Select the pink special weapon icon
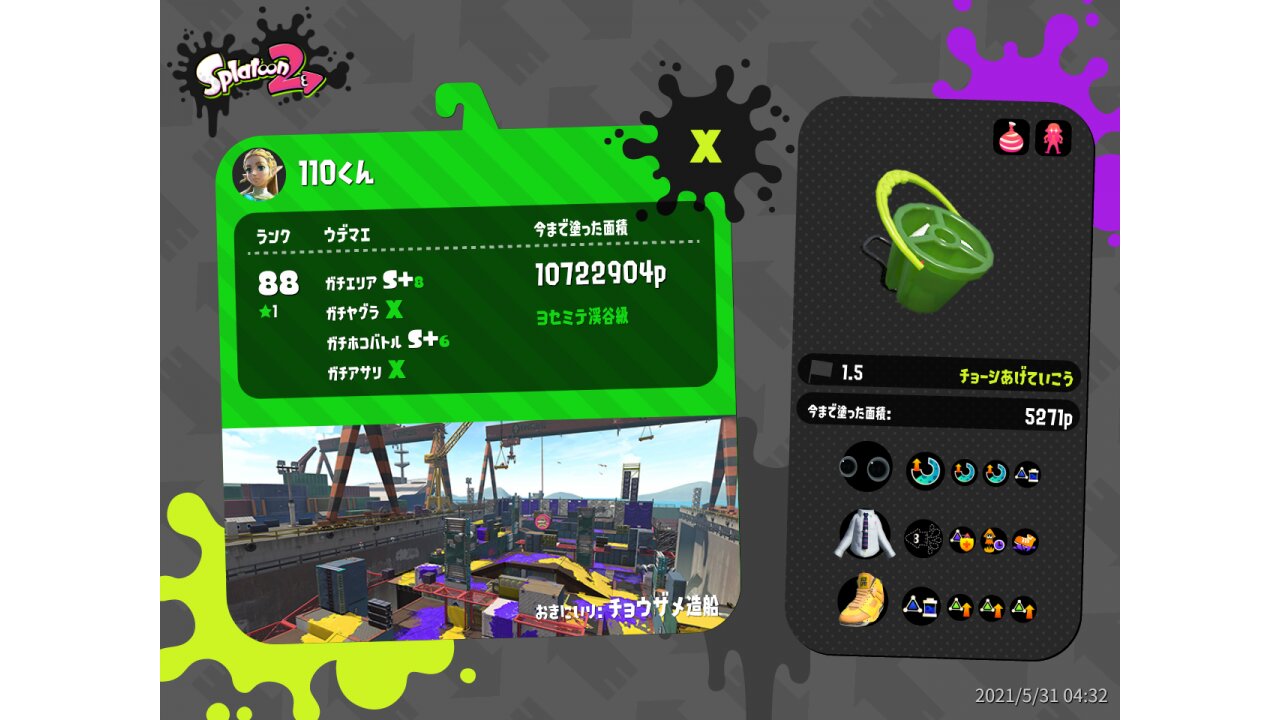1280x720 pixels. 1053,137
